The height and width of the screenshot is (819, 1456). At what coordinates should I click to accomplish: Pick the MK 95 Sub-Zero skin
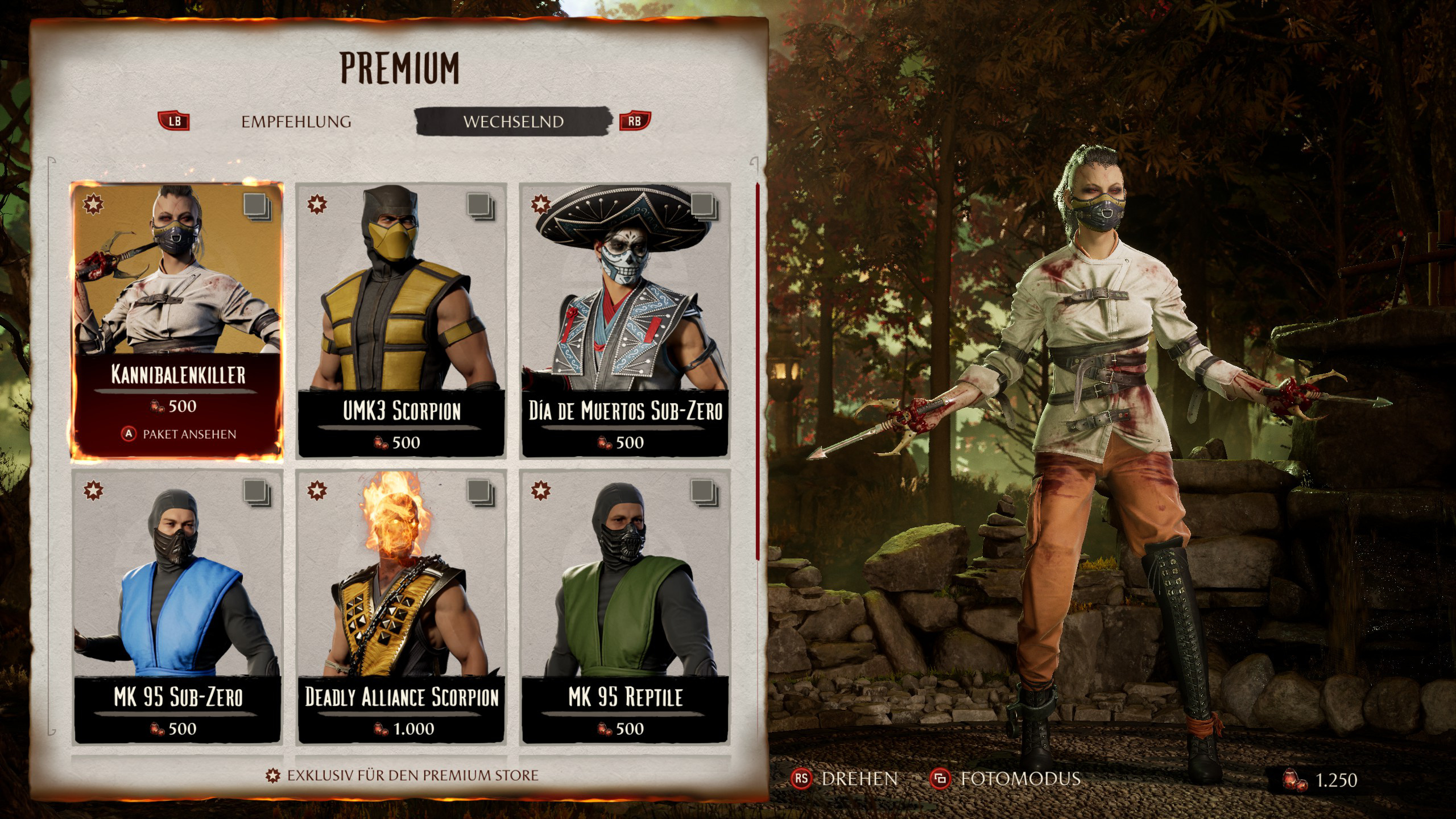(177, 606)
